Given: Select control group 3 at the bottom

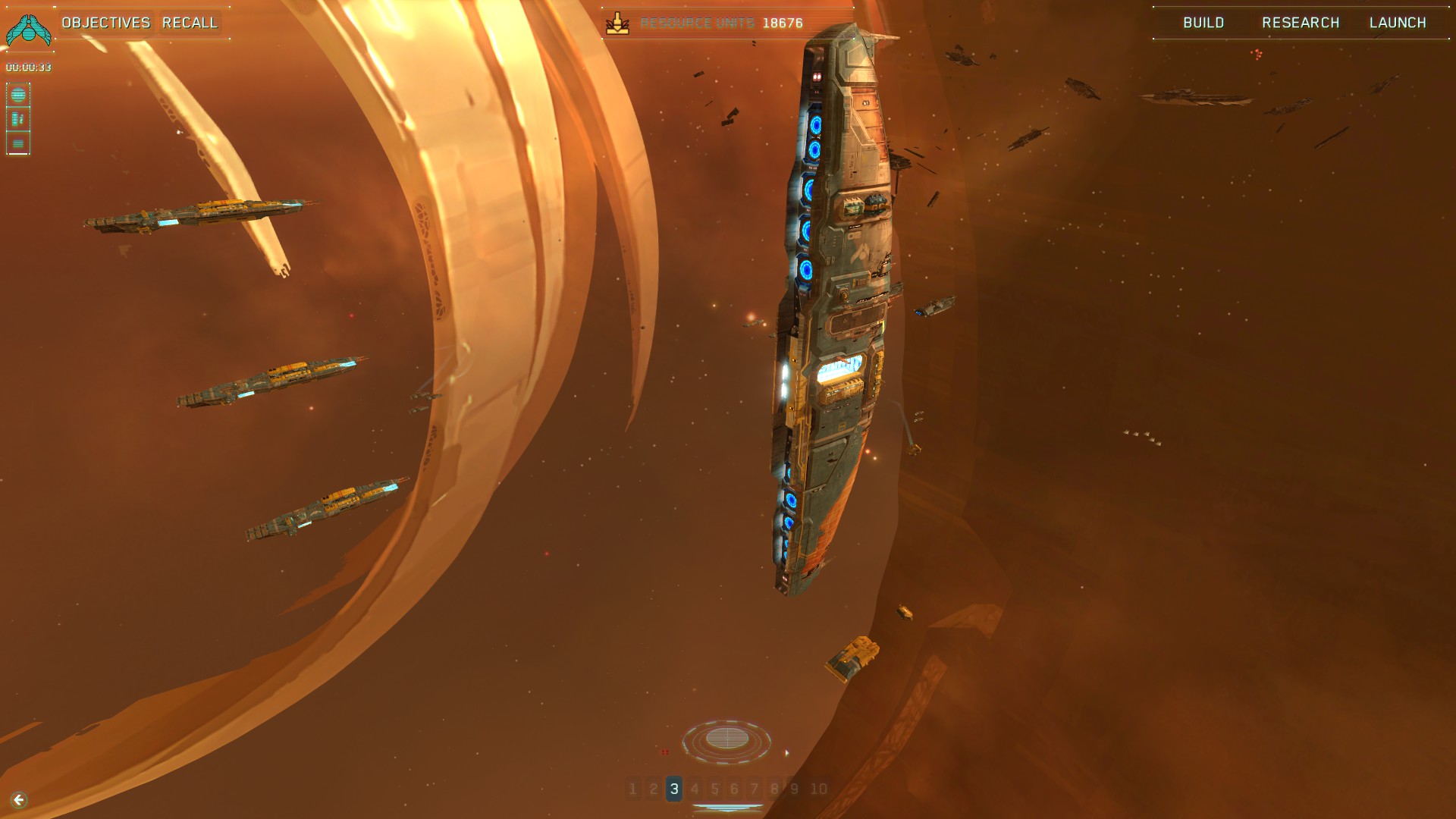Looking at the screenshot, I should [673, 788].
